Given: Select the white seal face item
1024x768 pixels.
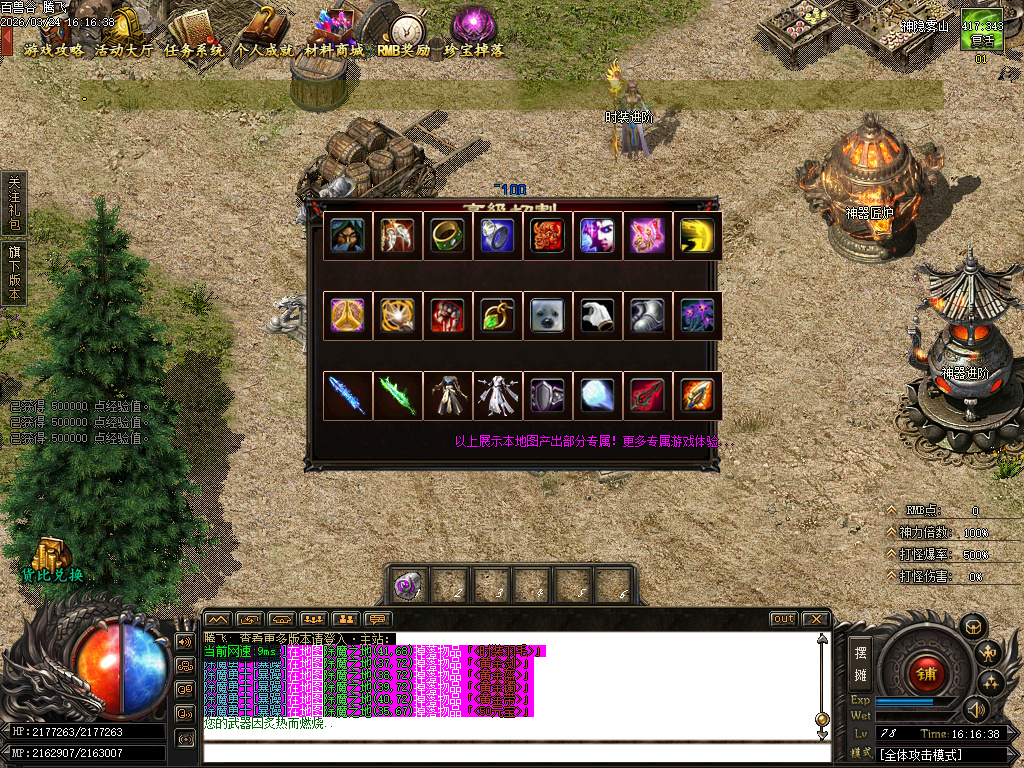Looking at the screenshot, I should 548,316.
